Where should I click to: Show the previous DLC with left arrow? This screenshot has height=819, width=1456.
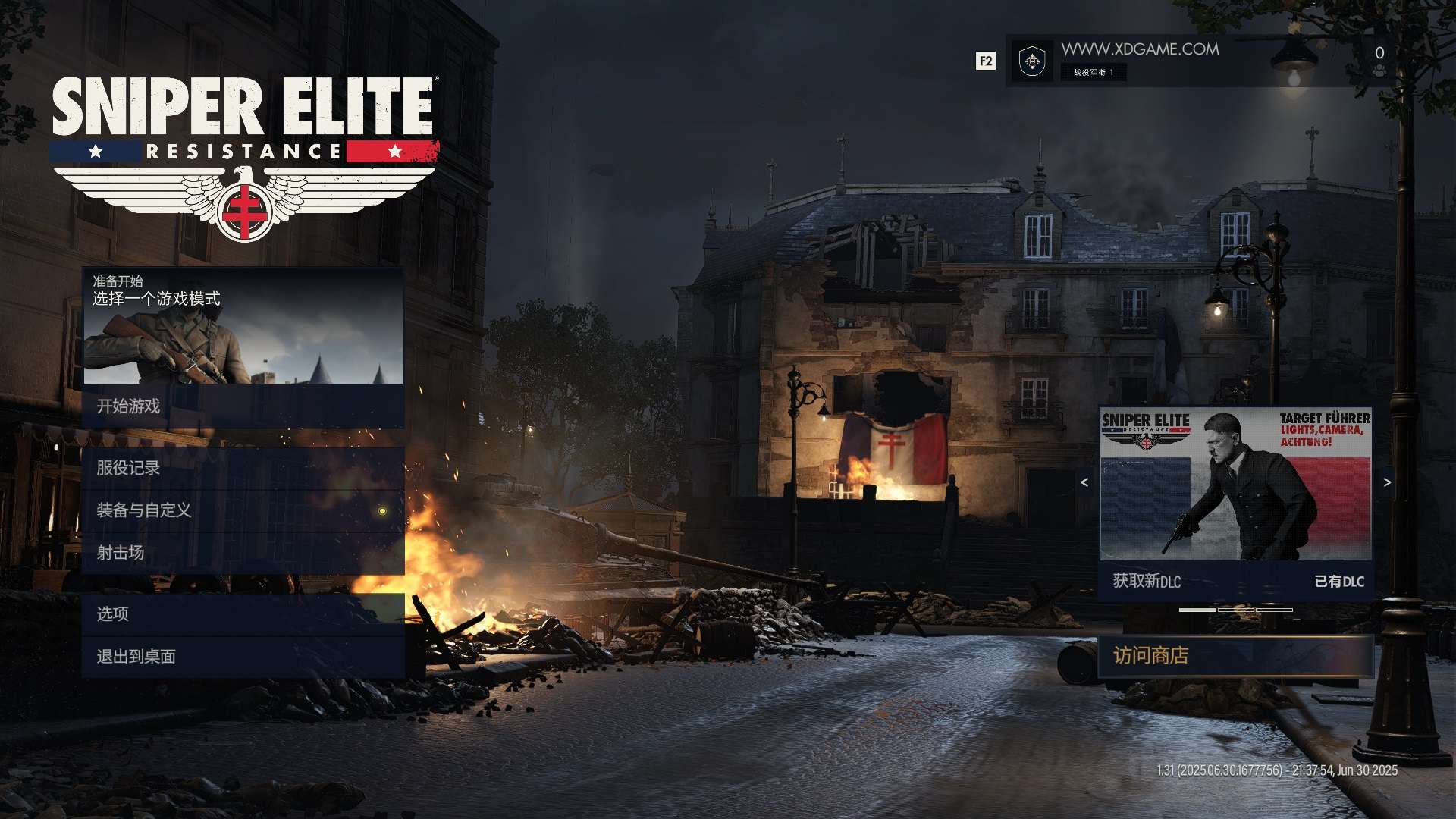click(1084, 482)
